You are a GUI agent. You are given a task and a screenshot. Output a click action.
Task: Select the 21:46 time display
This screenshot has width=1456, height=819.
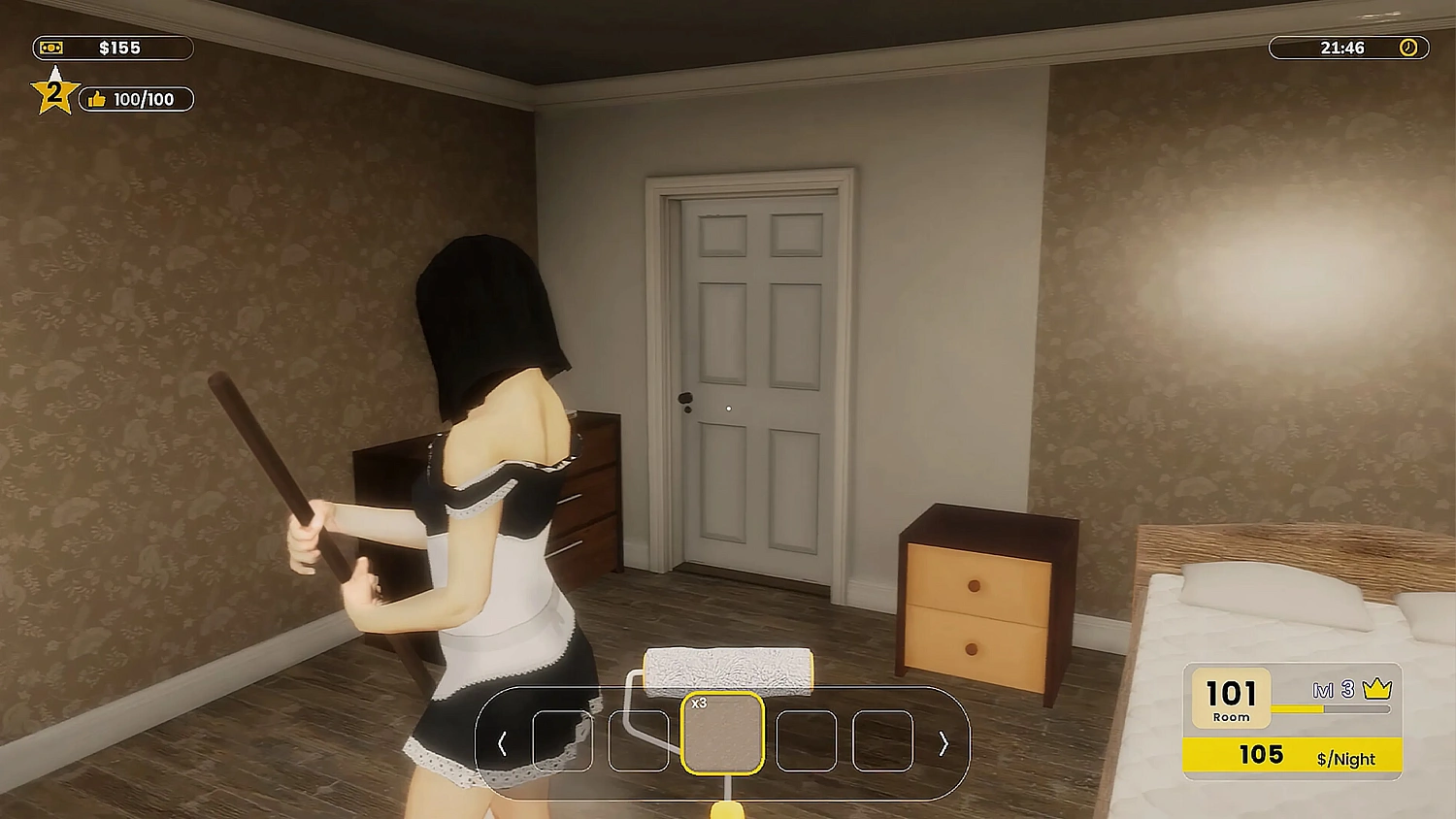tap(1340, 47)
